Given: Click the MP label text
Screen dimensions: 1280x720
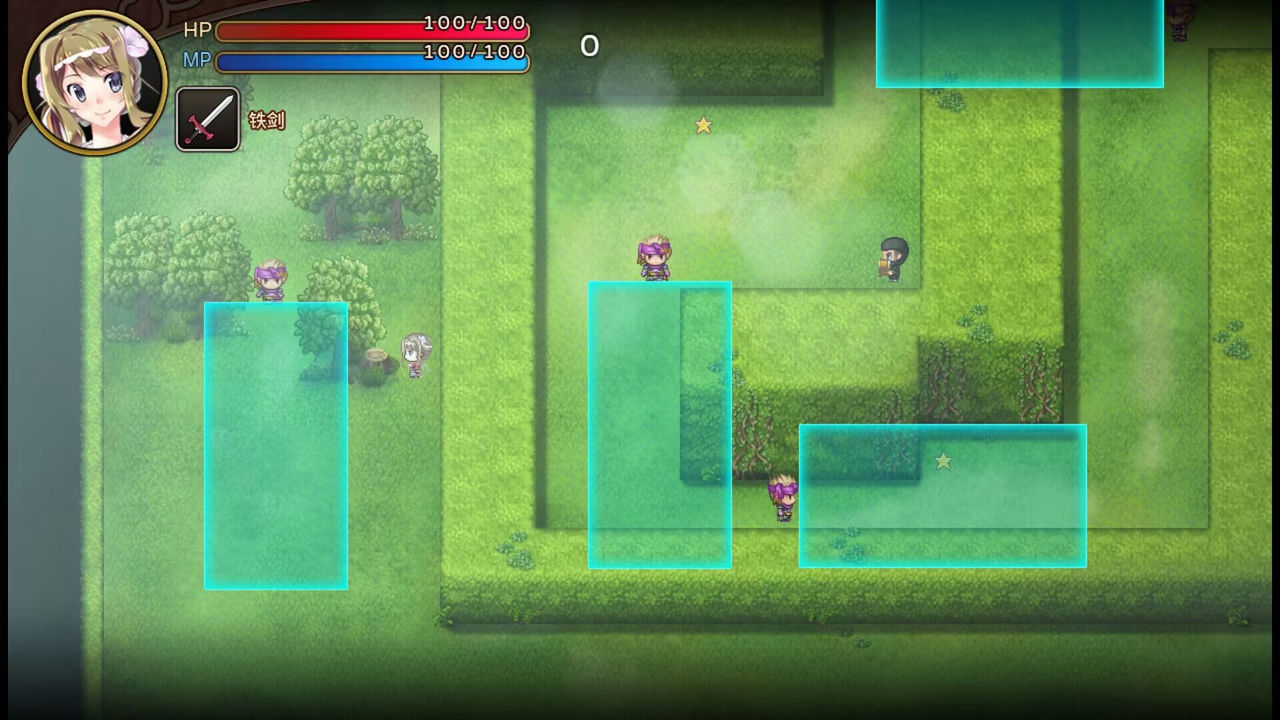Looking at the screenshot, I should click(197, 60).
